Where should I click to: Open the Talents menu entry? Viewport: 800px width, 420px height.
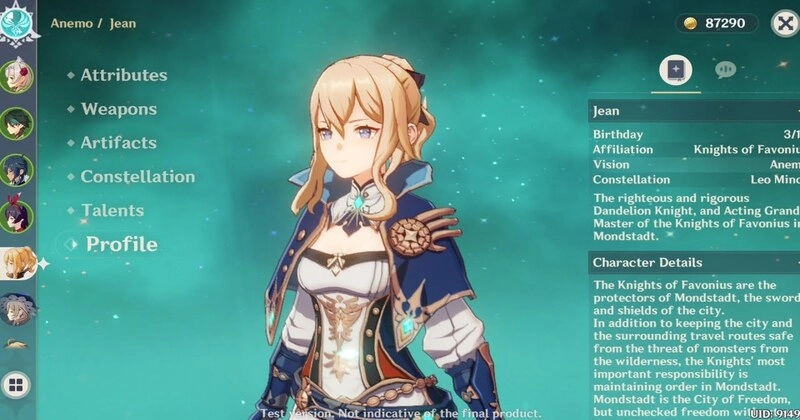click(x=112, y=211)
